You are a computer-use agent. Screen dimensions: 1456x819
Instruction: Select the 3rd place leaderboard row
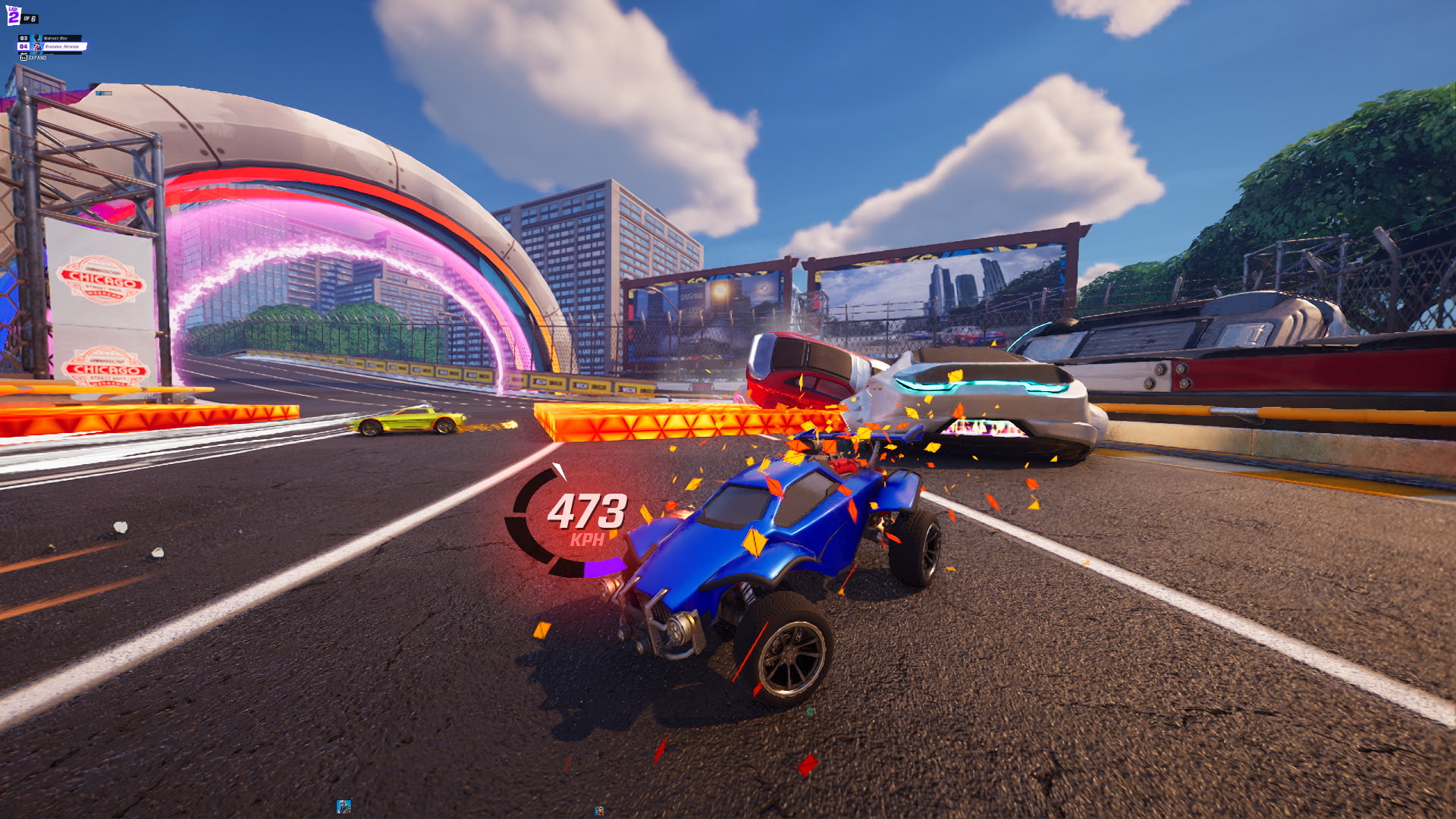(x=53, y=38)
